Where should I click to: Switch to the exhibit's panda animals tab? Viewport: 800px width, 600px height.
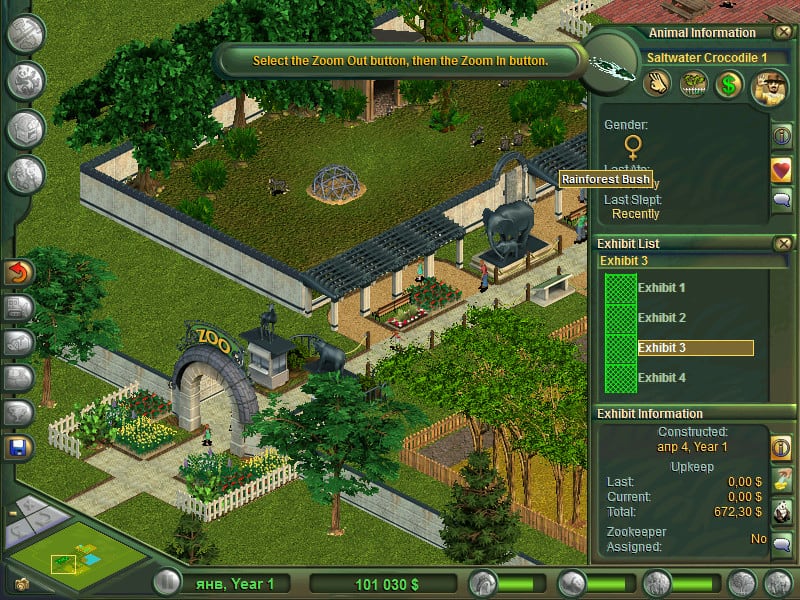(781, 511)
